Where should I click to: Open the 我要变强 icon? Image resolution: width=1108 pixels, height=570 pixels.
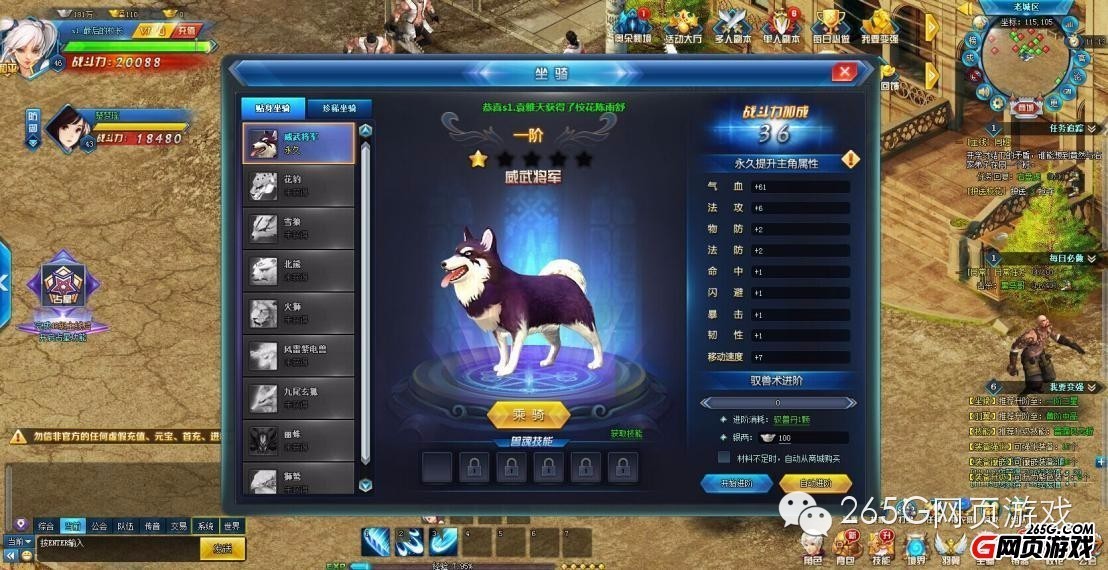click(880, 26)
